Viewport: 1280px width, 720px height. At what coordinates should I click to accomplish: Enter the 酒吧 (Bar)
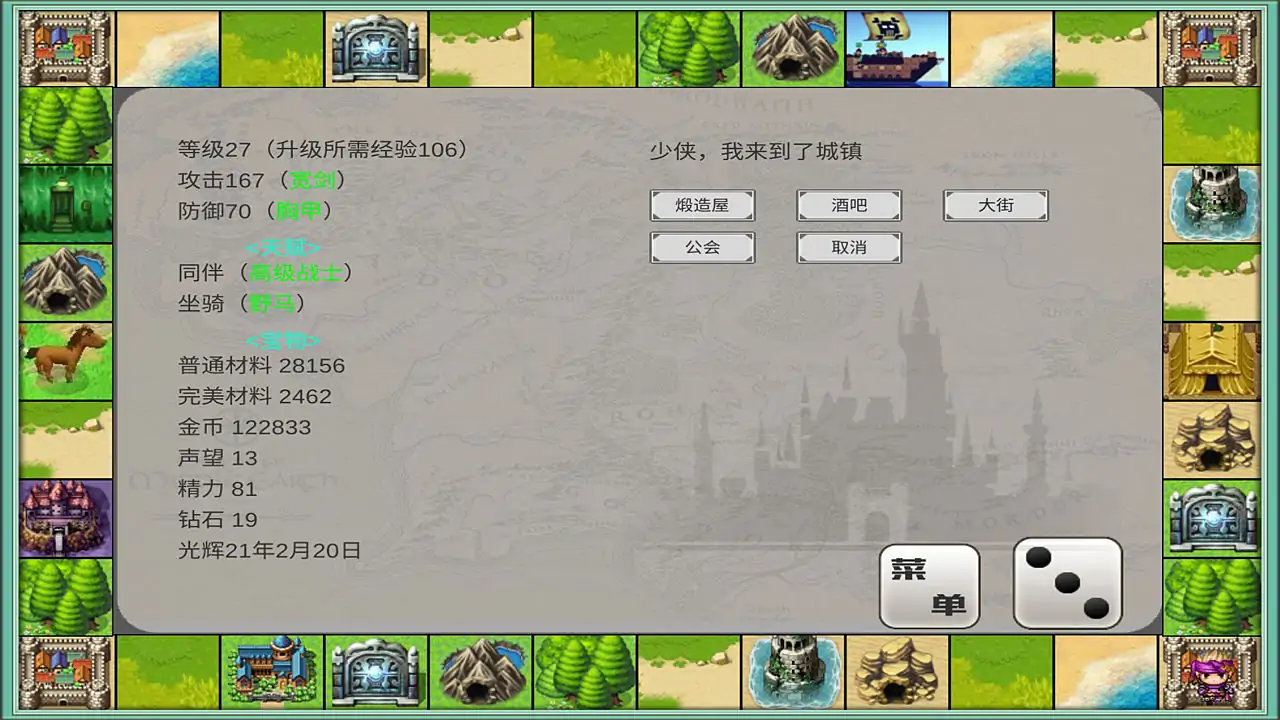848,205
